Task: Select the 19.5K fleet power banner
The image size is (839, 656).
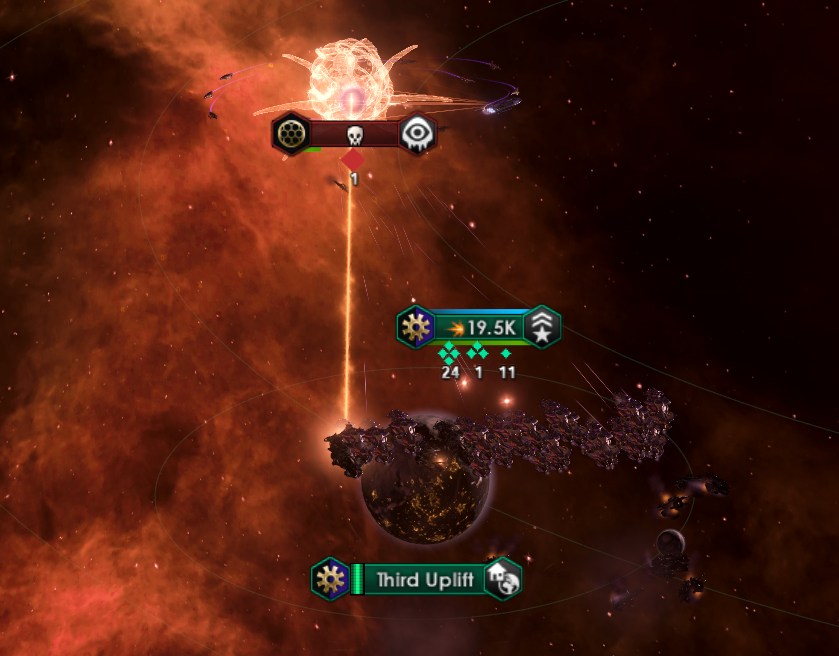Action: coord(480,328)
